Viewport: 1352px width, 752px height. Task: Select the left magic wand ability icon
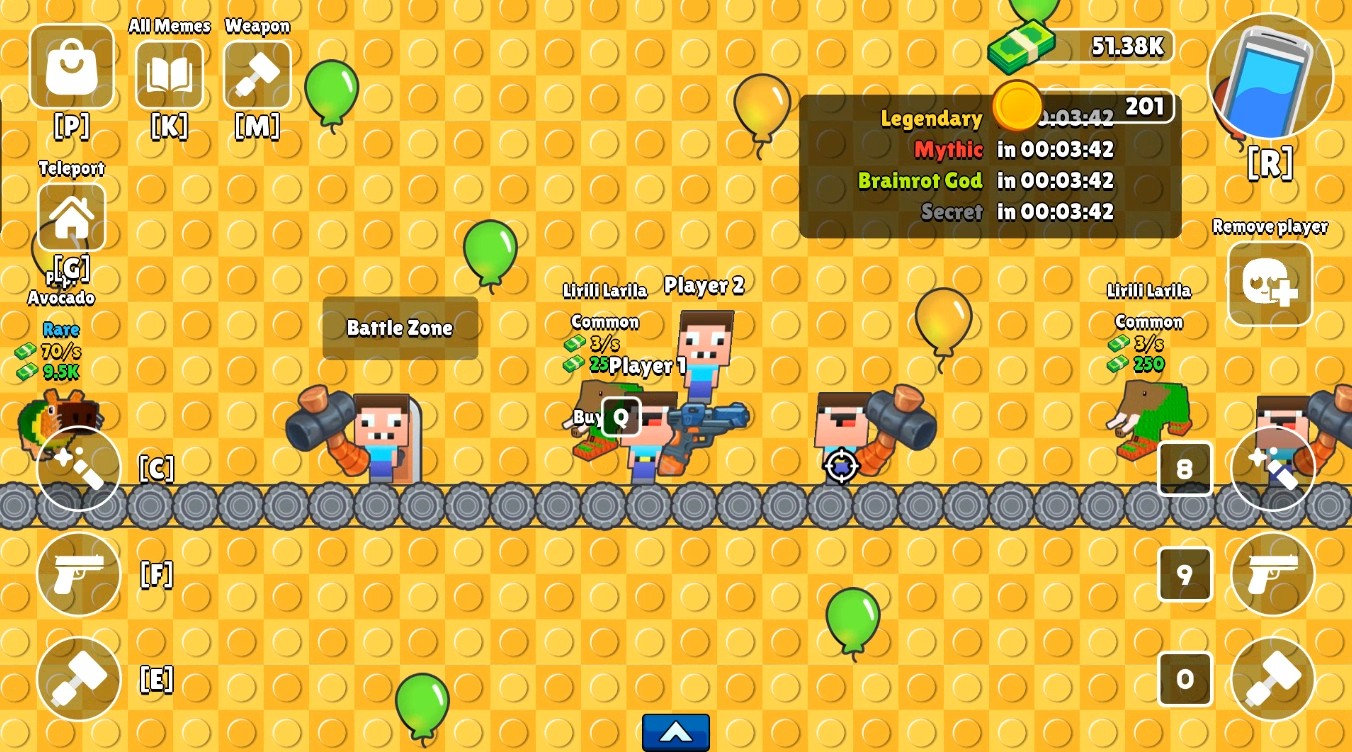tap(79, 468)
